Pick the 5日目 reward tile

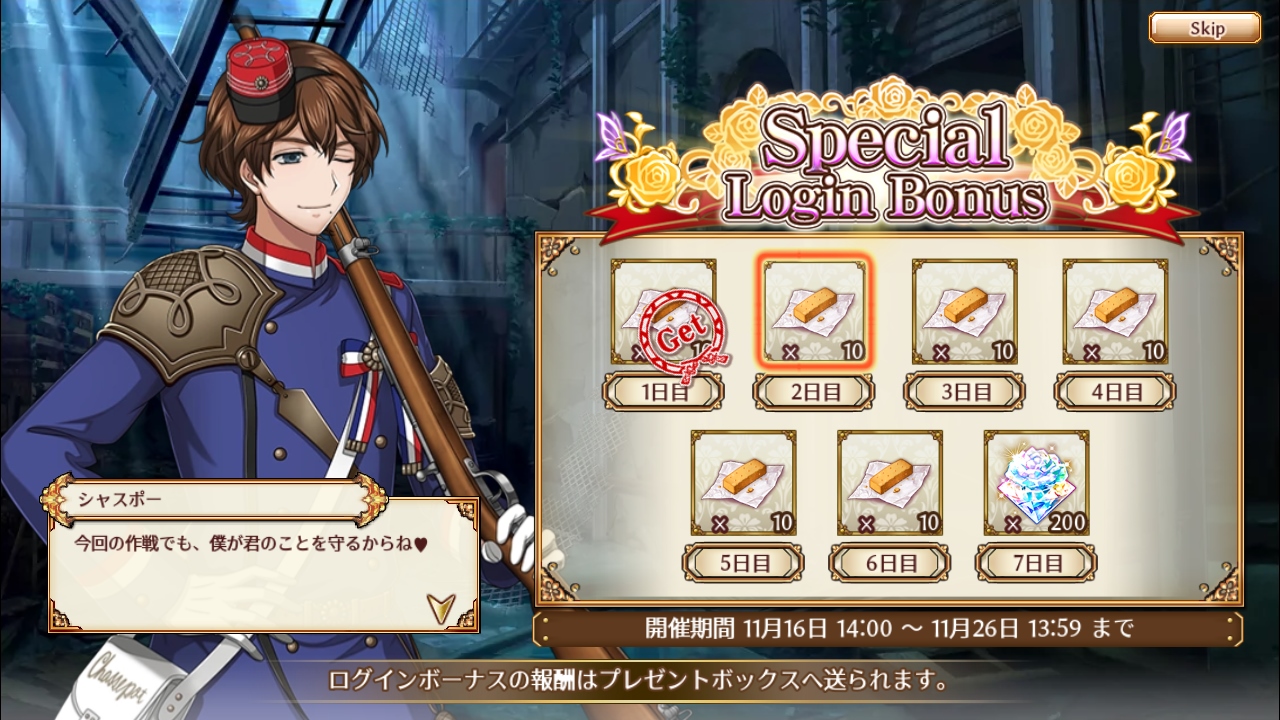743,483
